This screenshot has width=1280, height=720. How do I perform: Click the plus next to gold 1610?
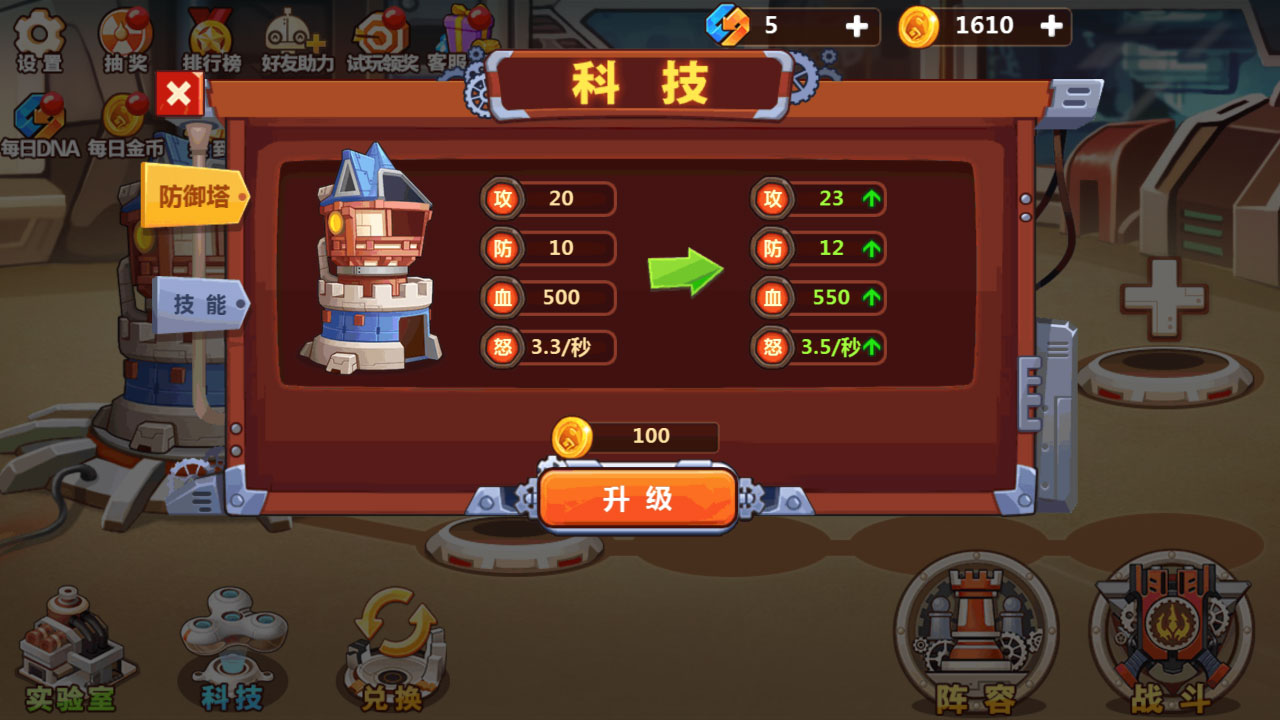point(1052,26)
